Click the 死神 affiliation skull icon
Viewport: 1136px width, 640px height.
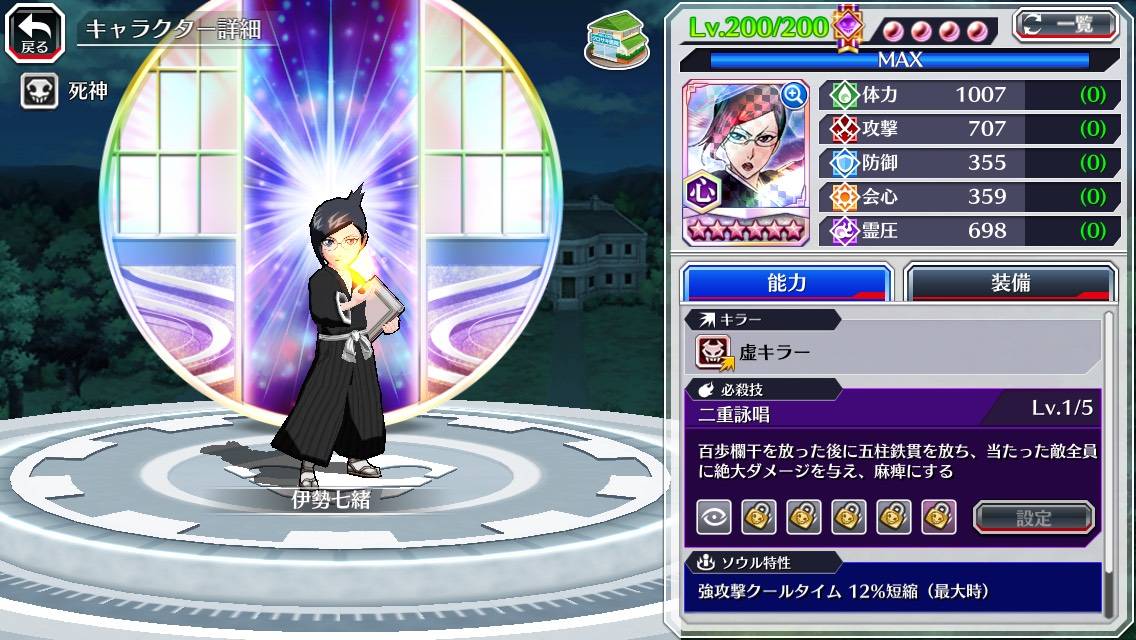(38, 91)
